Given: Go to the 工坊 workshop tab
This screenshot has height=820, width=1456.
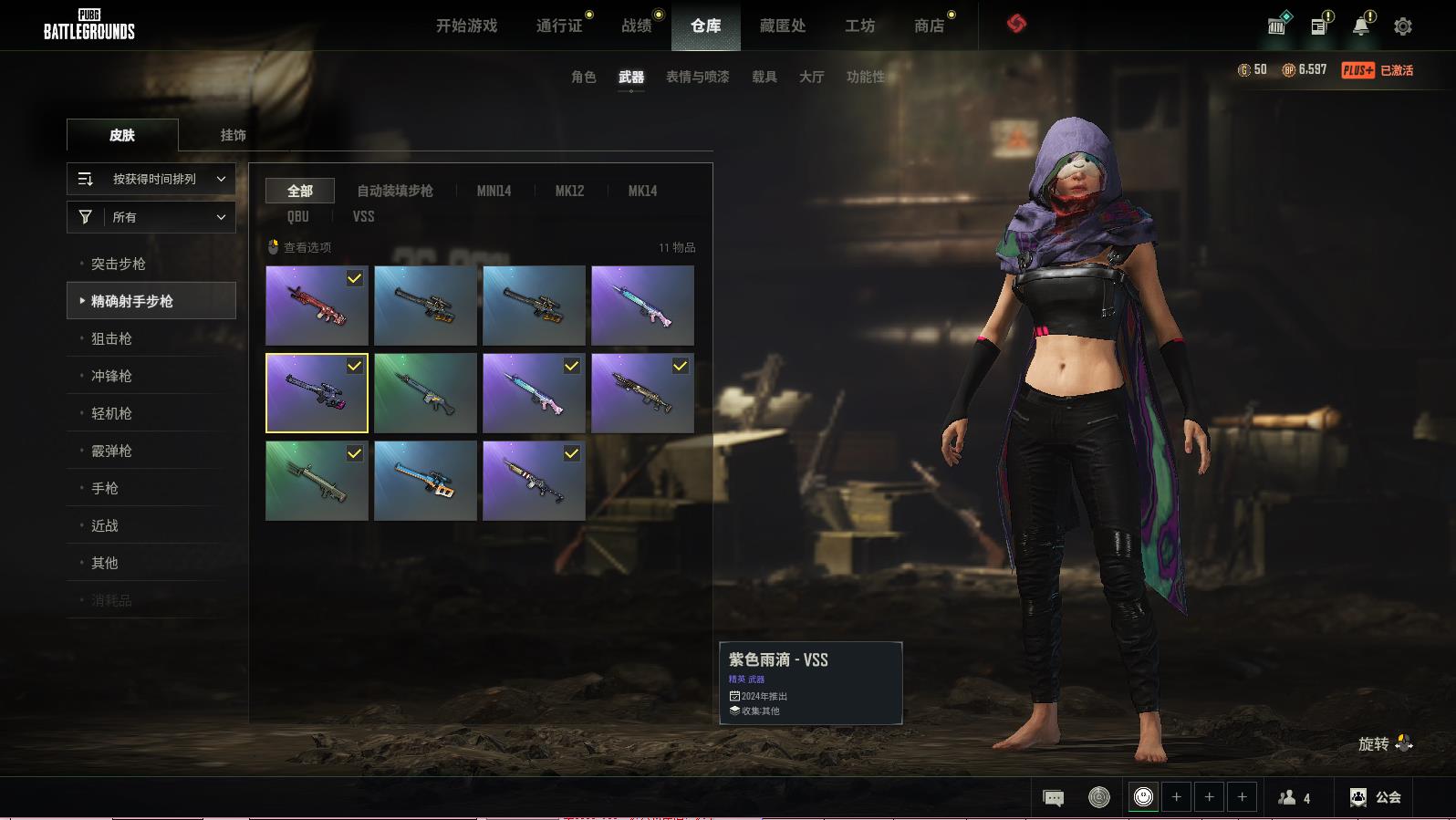Looking at the screenshot, I should point(859,26).
